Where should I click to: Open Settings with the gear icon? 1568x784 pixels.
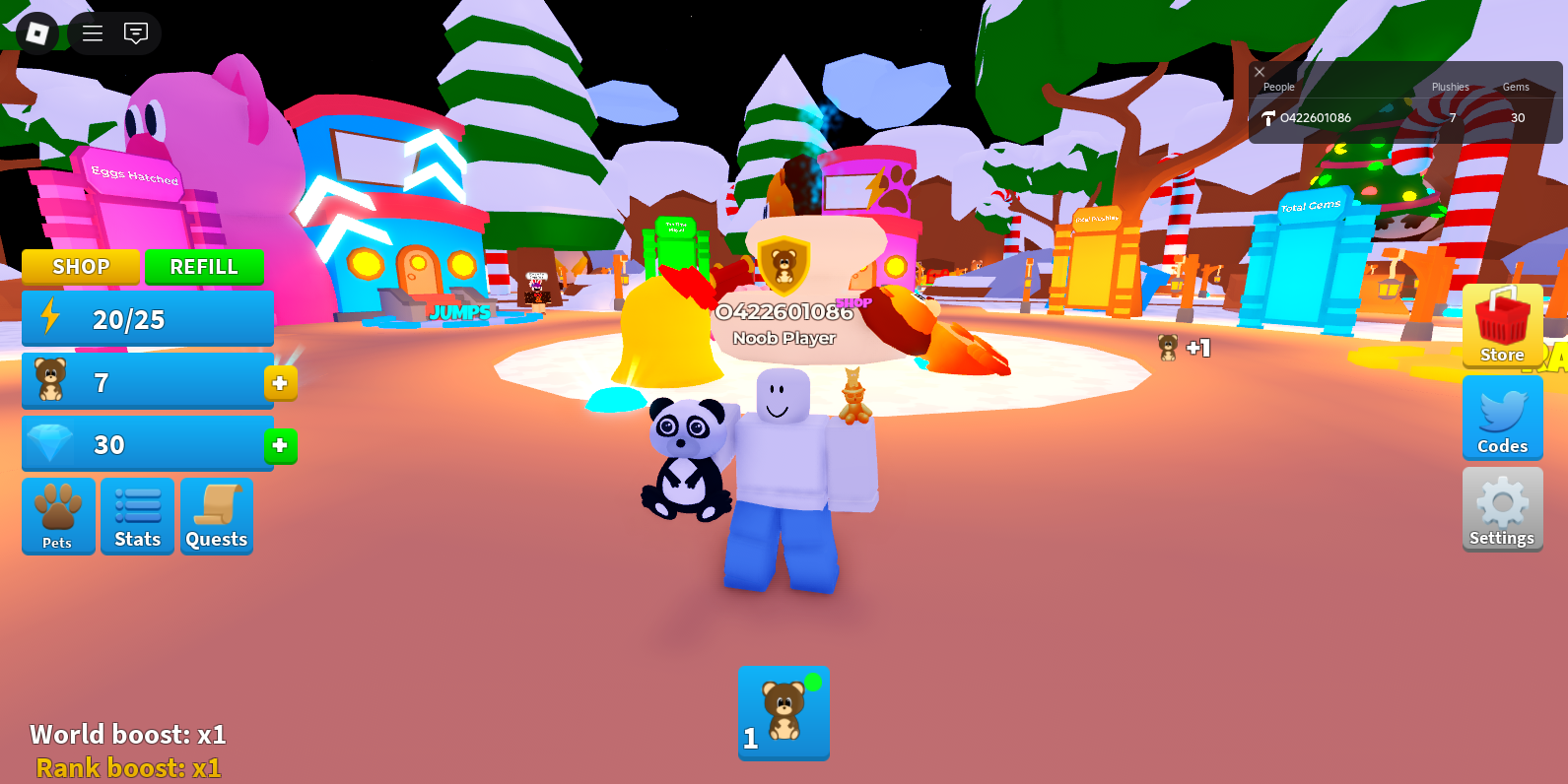(x=1502, y=508)
